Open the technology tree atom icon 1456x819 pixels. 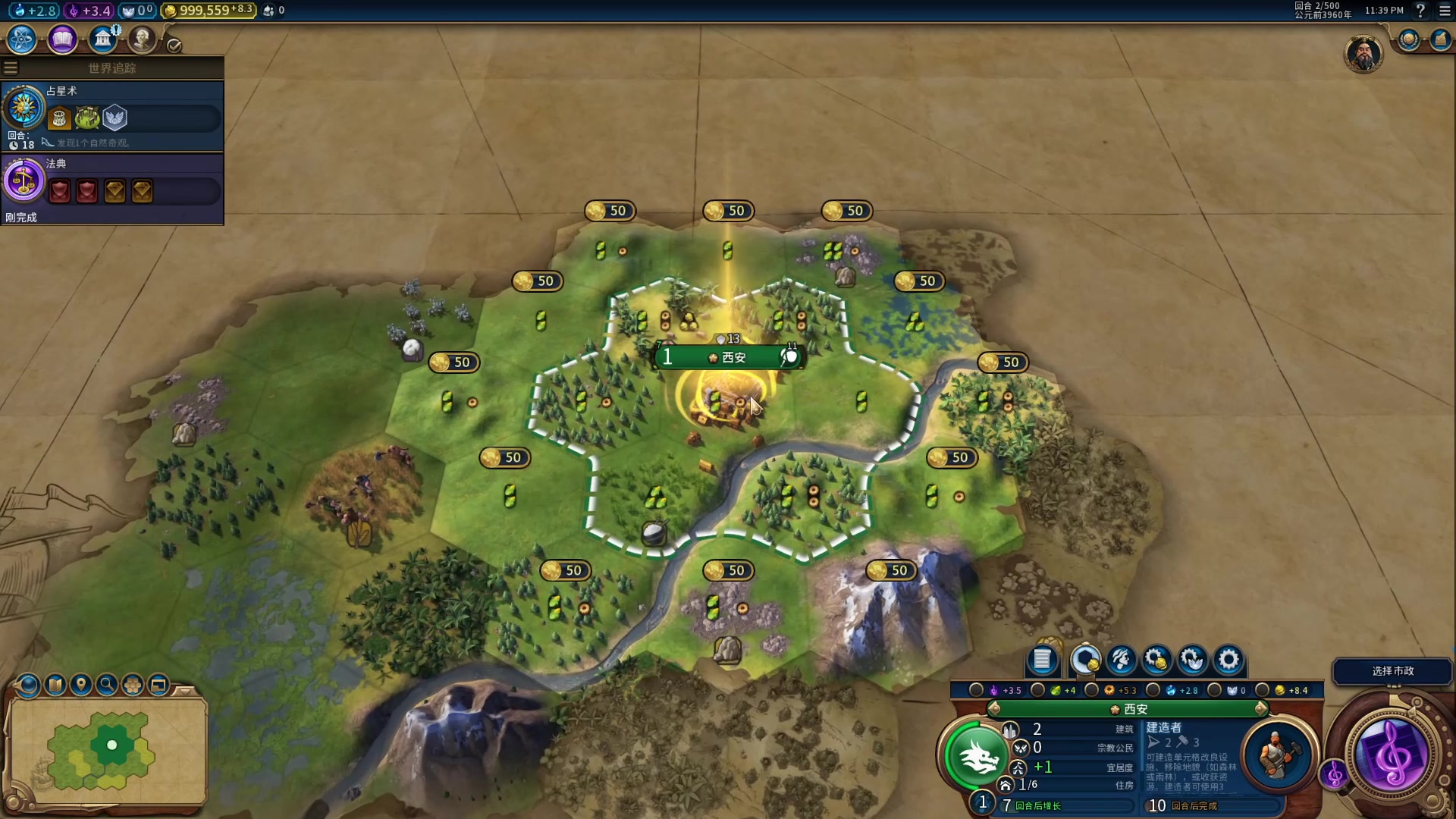[x=22, y=39]
